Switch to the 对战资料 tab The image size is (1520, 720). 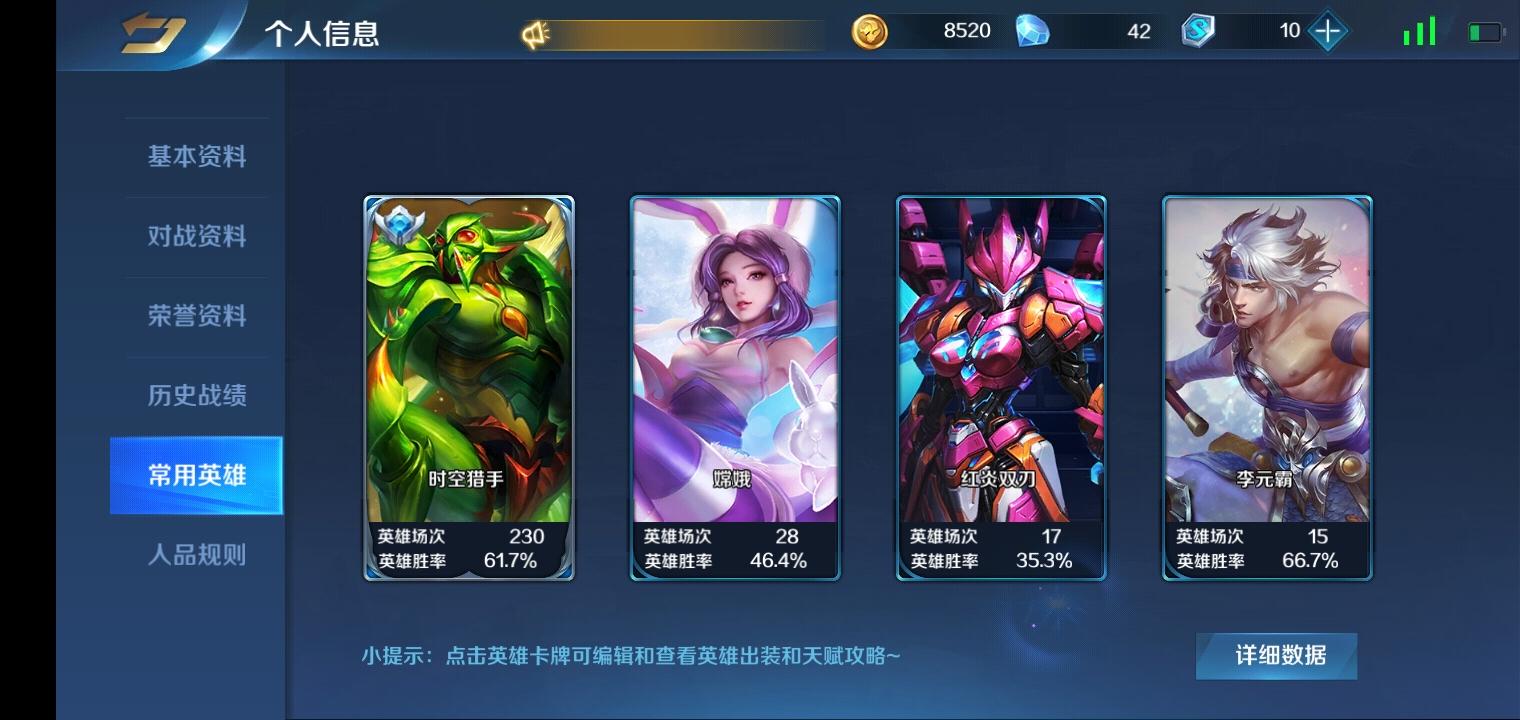(196, 236)
